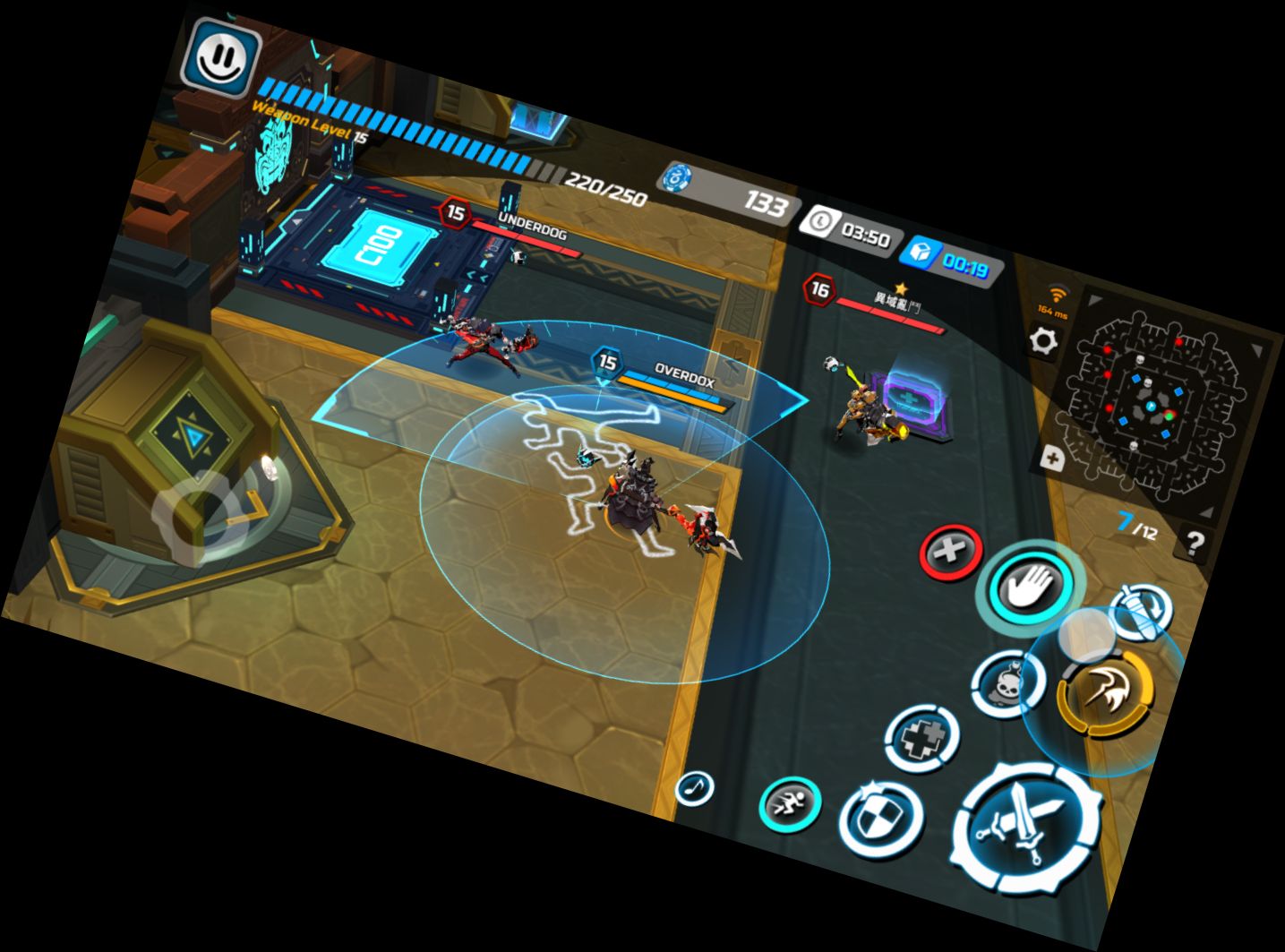
Task: Activate the open hand interact button
Action: pyautogui.click(x=1032, y=586)
